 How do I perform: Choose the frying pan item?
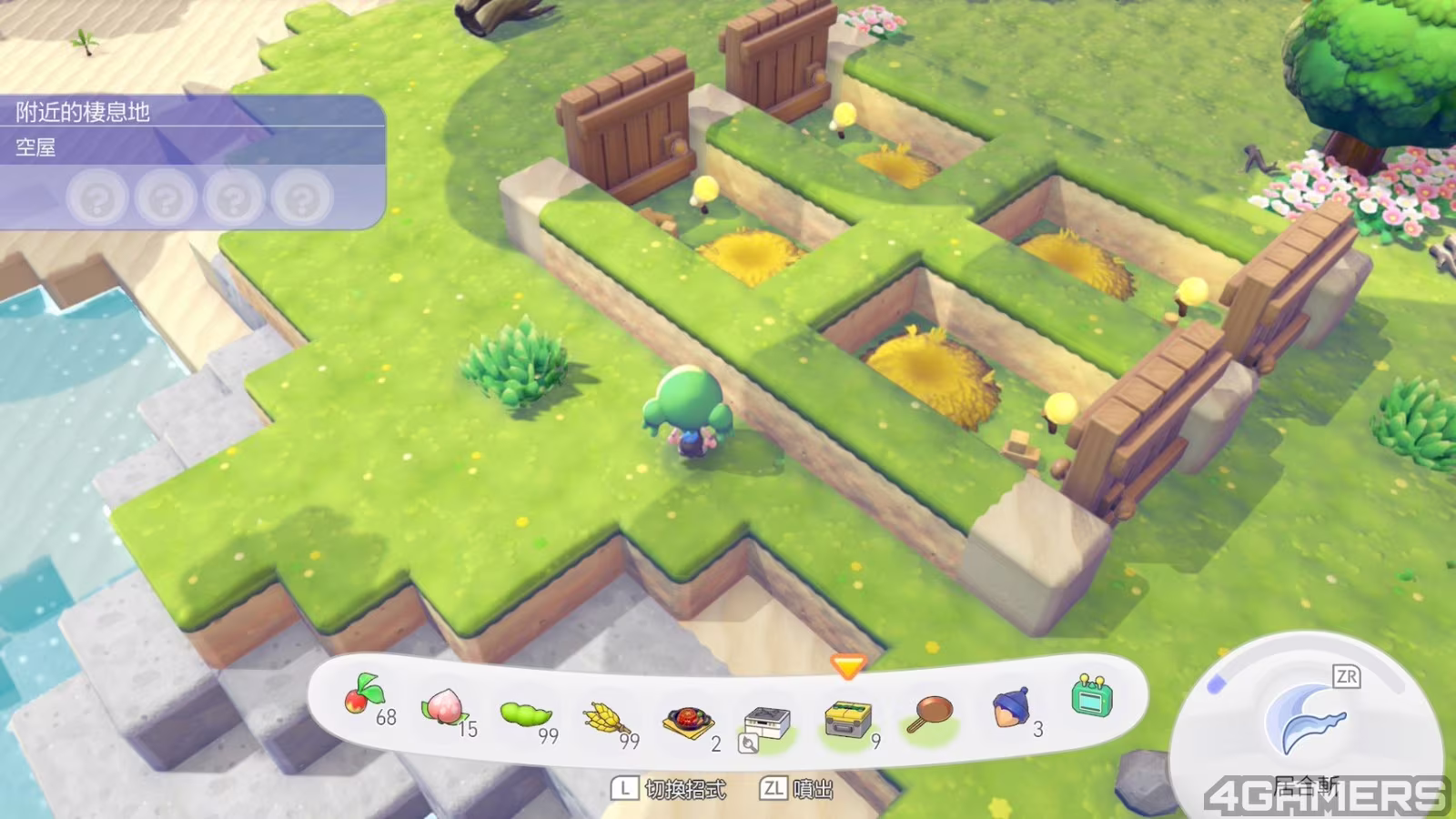click(930, 713)
